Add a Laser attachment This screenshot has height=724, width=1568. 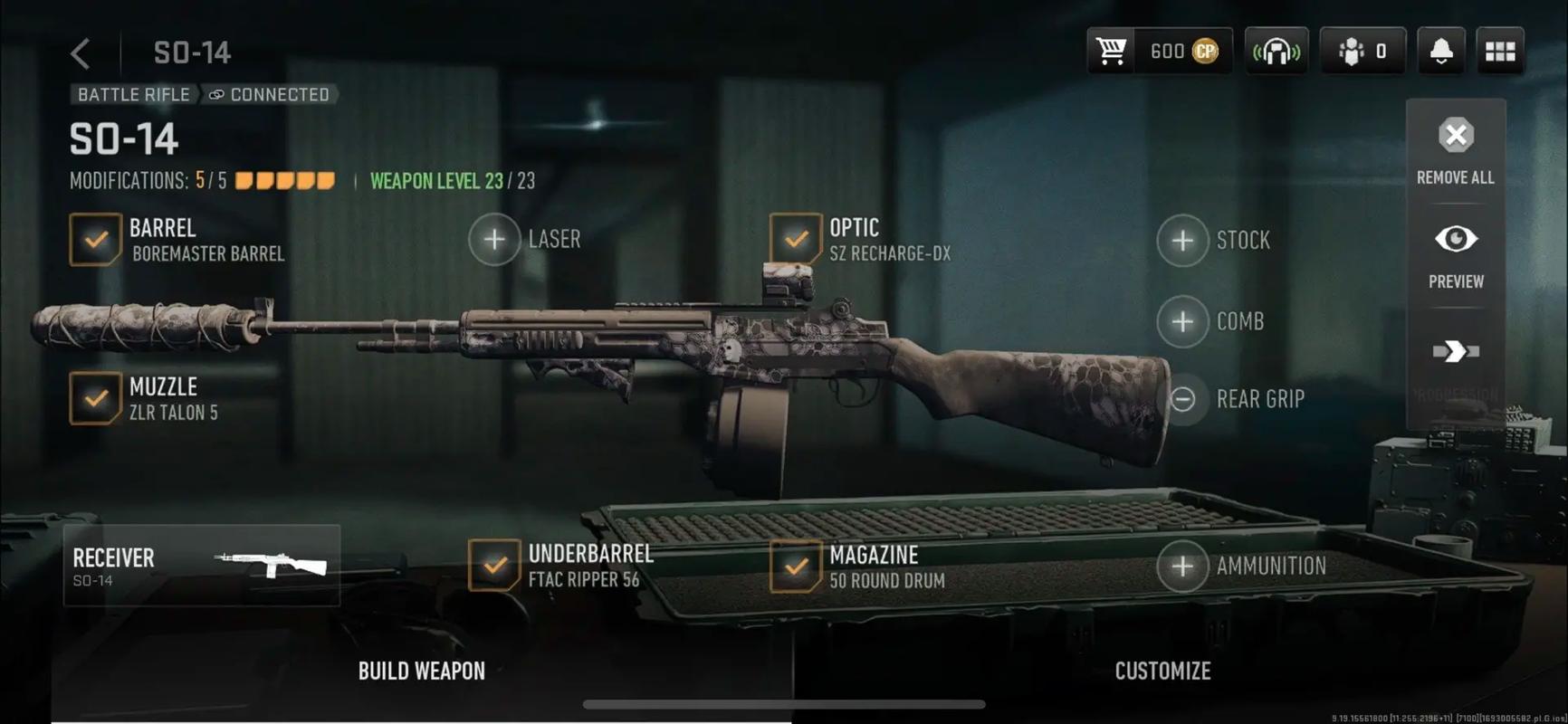(x=494, y=240)
